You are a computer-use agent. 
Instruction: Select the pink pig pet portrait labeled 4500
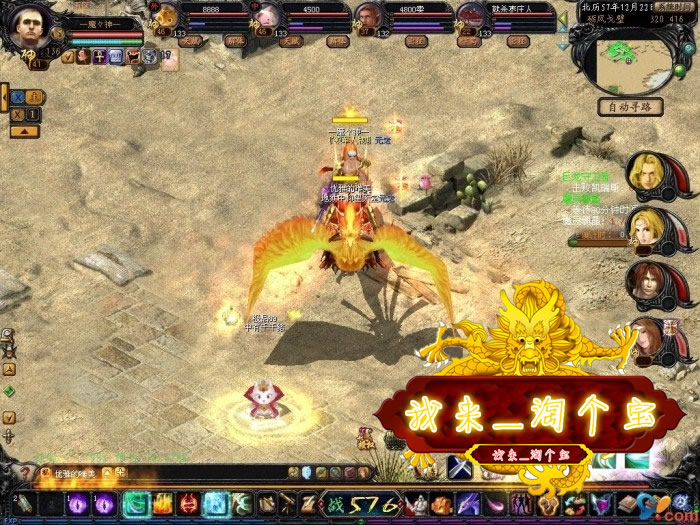268,18
